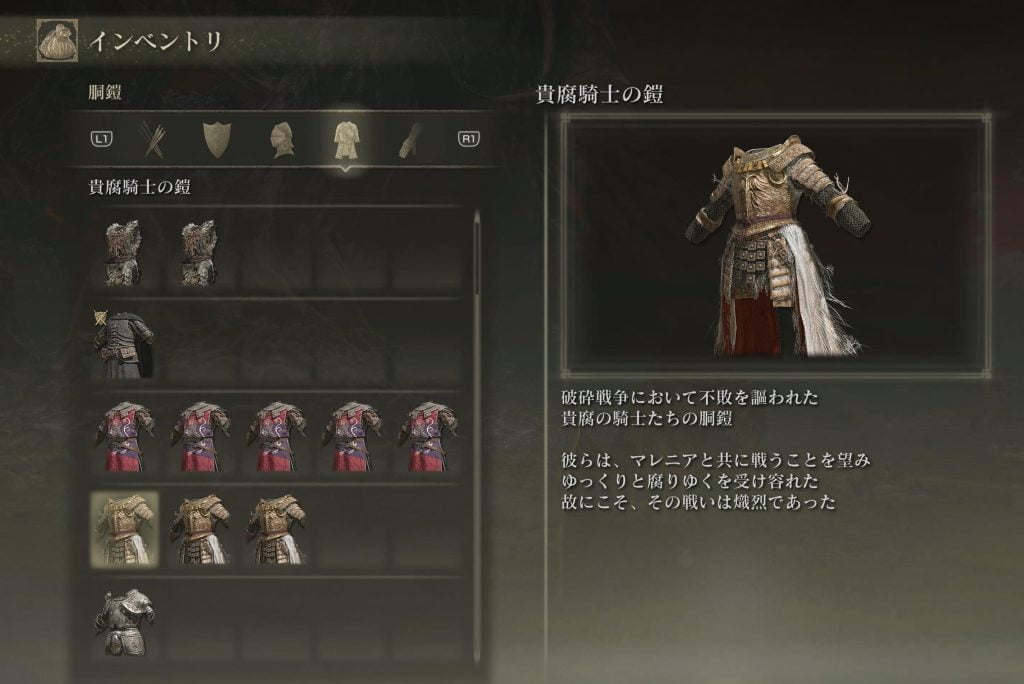Click the inventory list scrollbar

click(x=477, y=255)
